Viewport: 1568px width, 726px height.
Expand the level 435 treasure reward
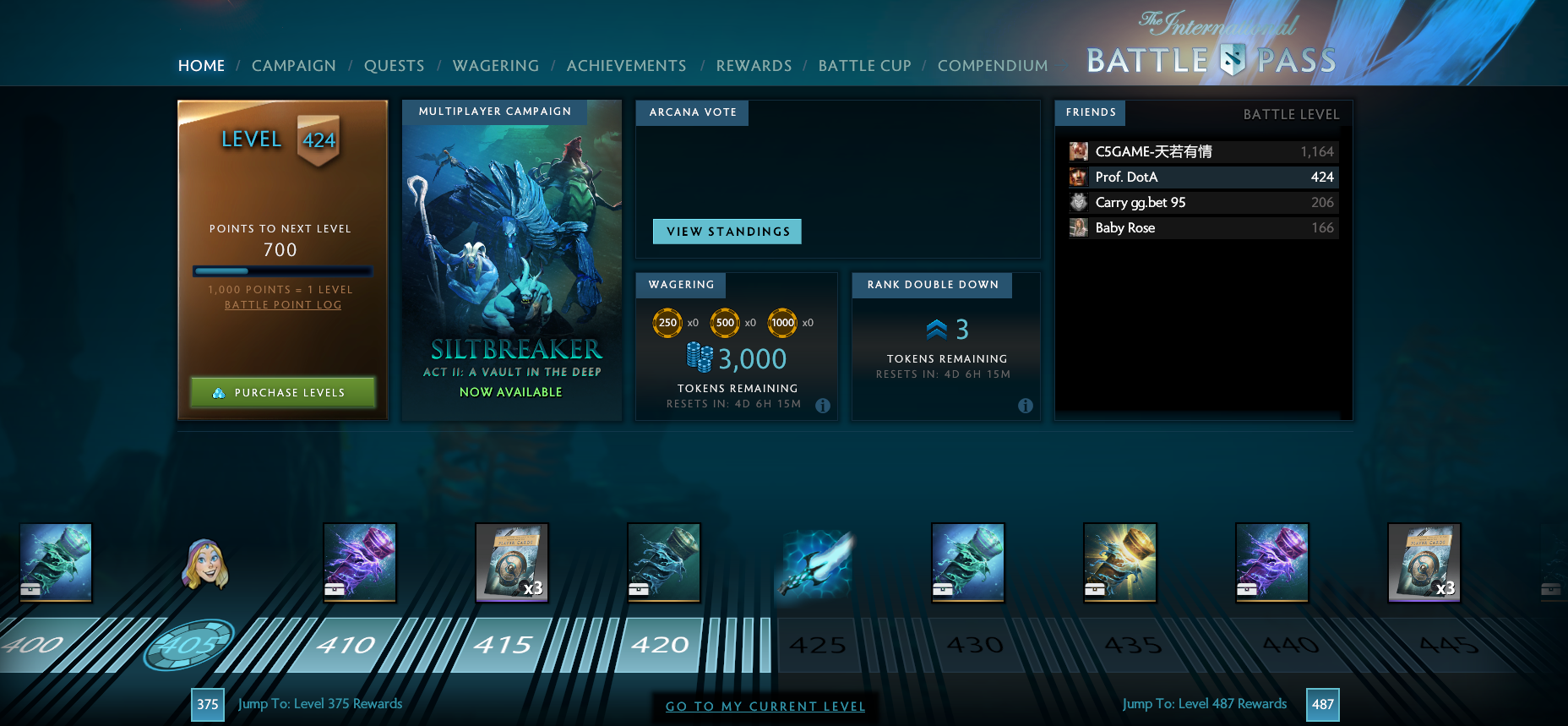point(1120,562)
